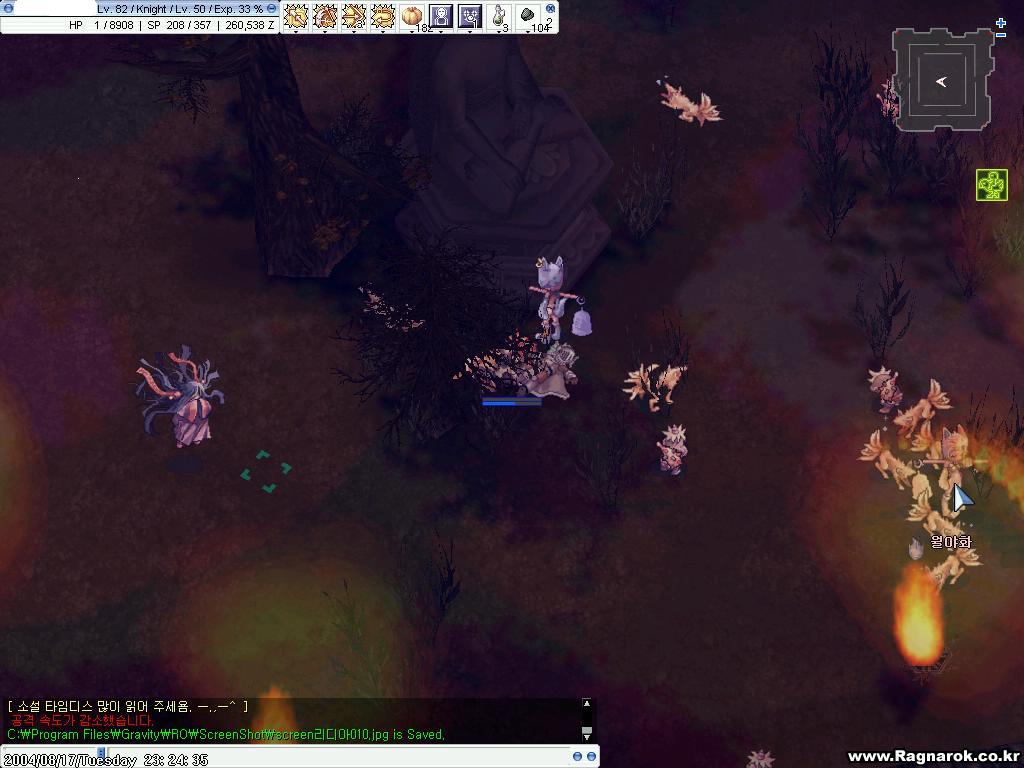Select the dark stone hotbar item

click(x=528, y=16)
